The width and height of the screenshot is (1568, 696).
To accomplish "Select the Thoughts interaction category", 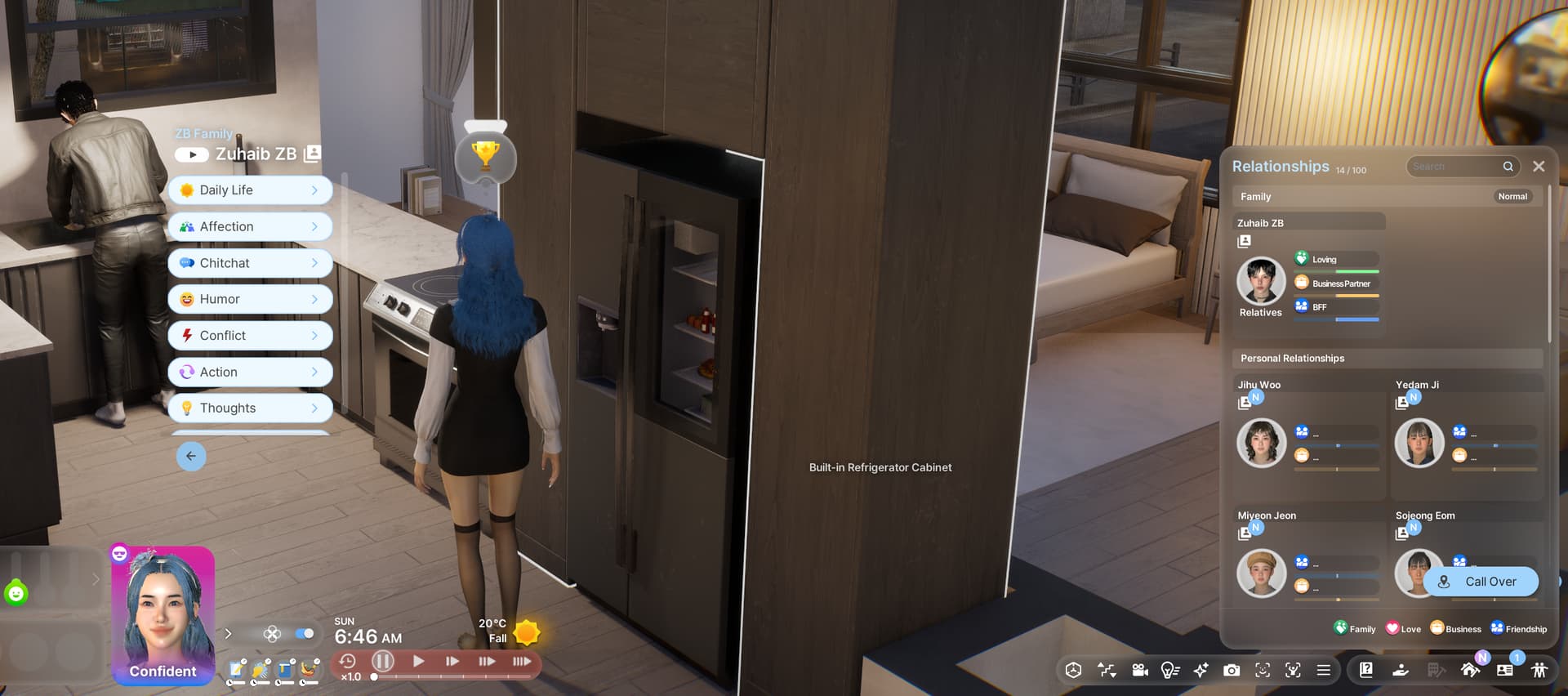I will click(250, 408).
